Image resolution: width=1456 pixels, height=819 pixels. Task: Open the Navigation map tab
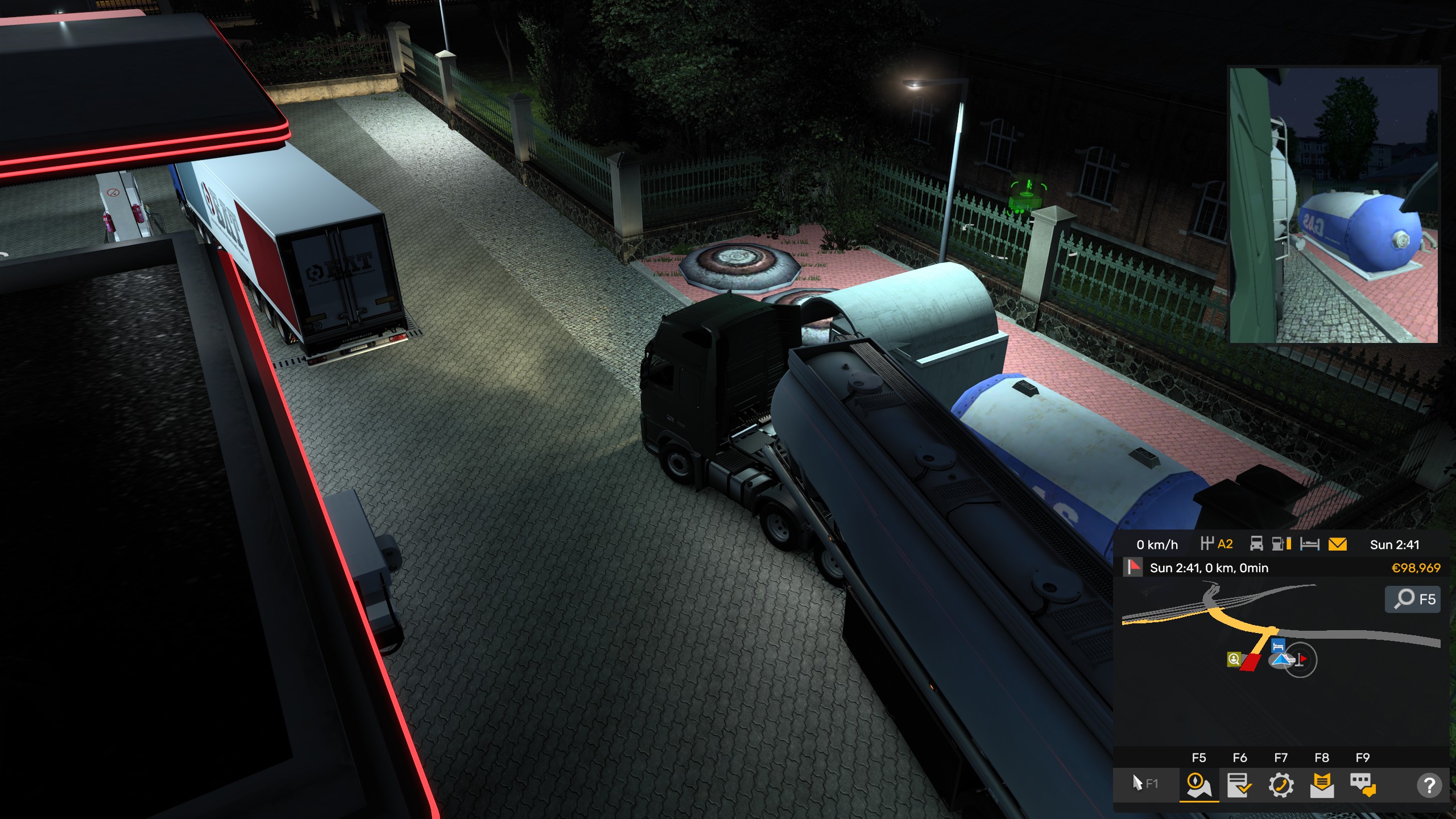[x=1198, y=785]
